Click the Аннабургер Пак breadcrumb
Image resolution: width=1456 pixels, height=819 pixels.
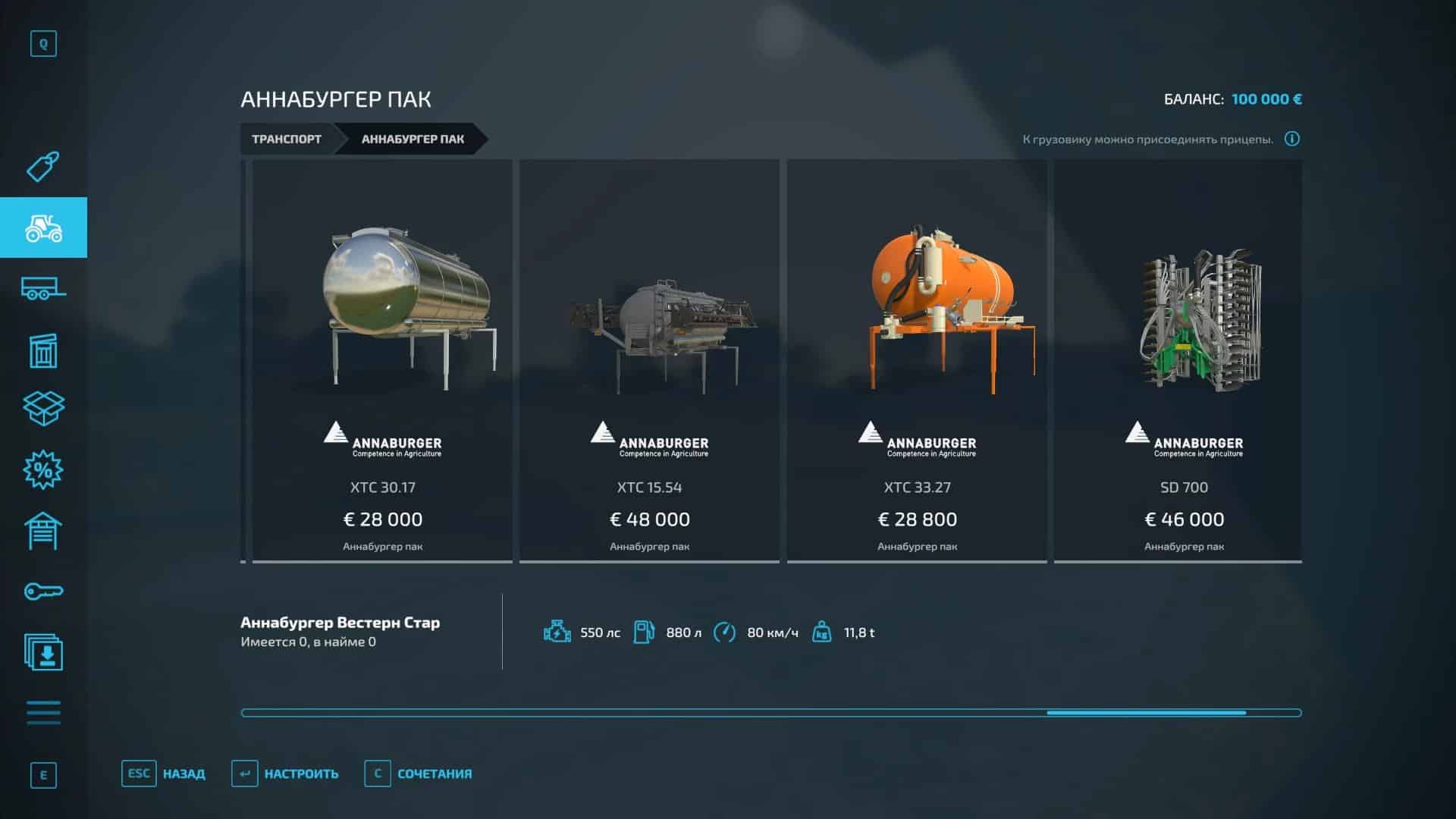pyautogui.click(x=413, y=139)
